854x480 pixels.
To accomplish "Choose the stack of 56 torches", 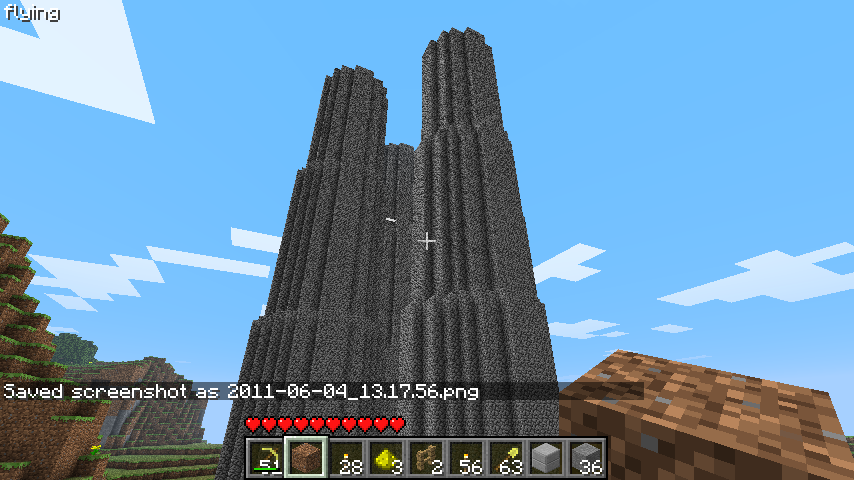I will 467,459.
